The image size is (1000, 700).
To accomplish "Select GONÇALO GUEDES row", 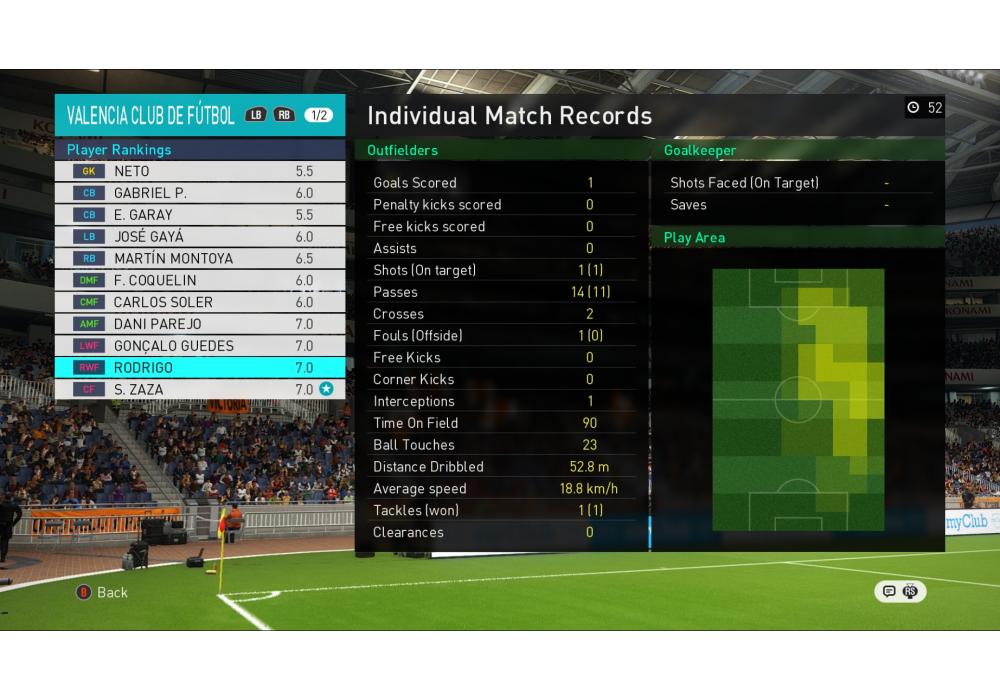I will 200,346.
